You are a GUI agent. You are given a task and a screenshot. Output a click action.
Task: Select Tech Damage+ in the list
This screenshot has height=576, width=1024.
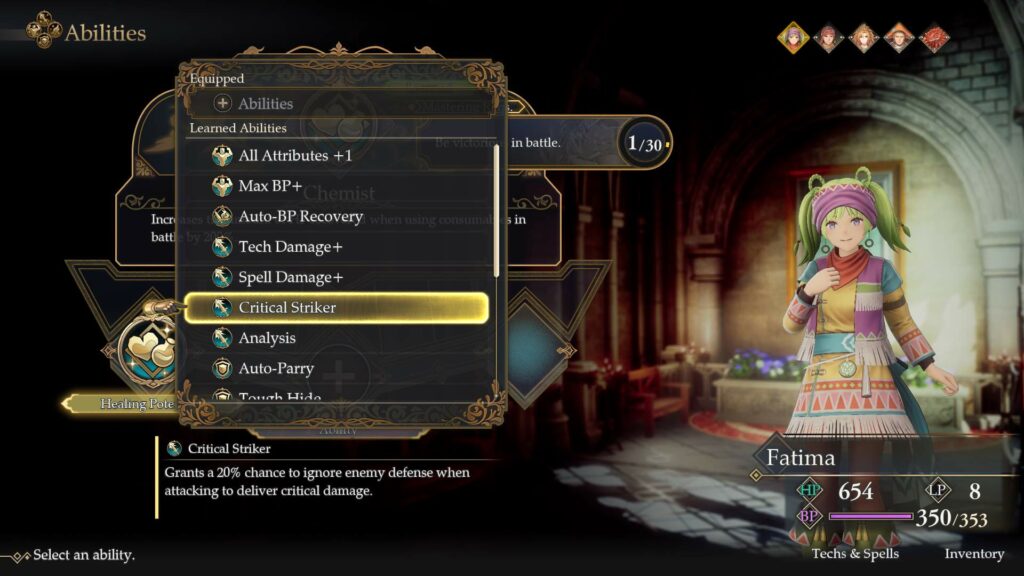[x=290, y=247]
